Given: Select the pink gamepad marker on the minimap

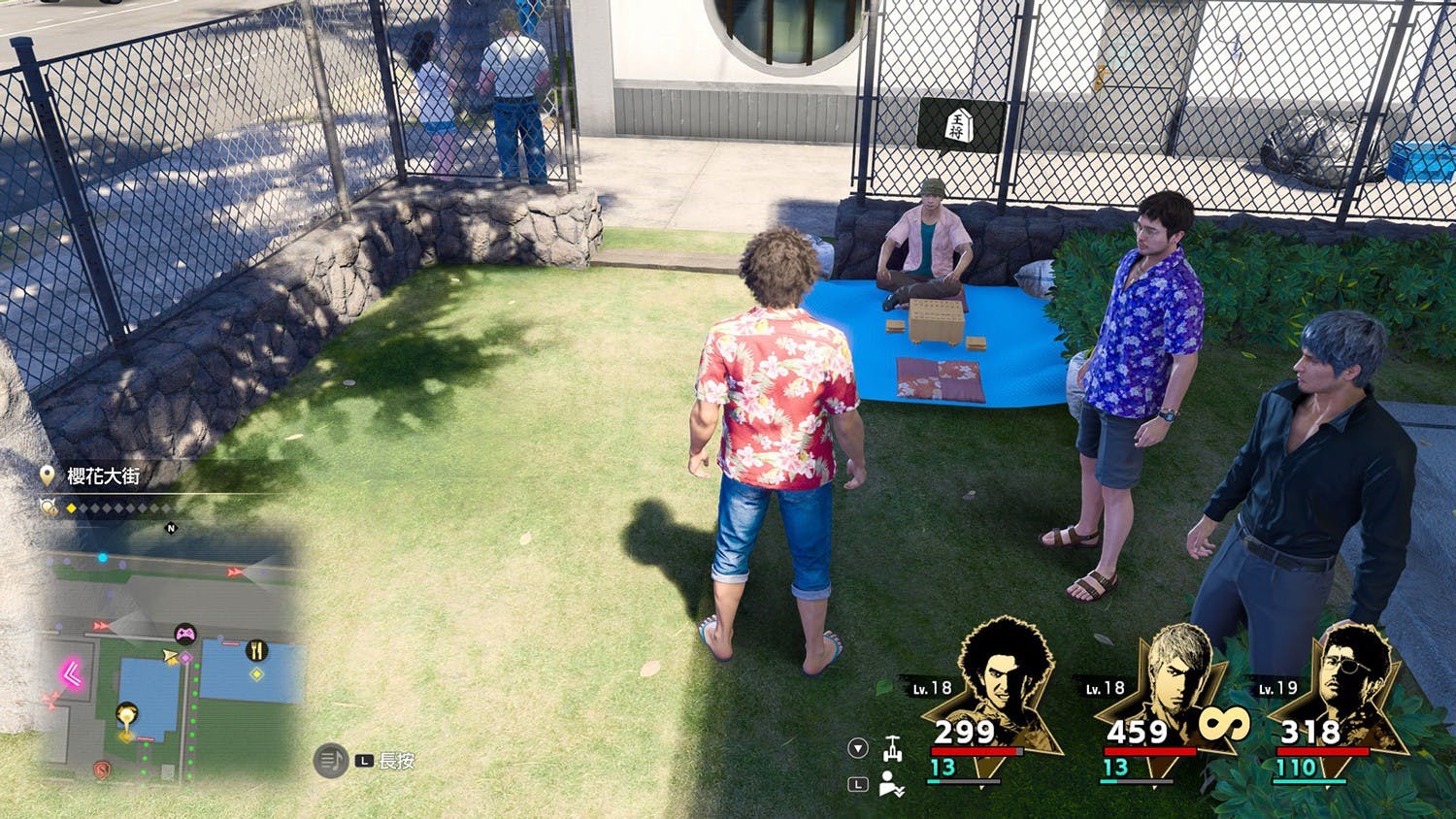Looking at the screenshot, I should [x=184, y=636].
